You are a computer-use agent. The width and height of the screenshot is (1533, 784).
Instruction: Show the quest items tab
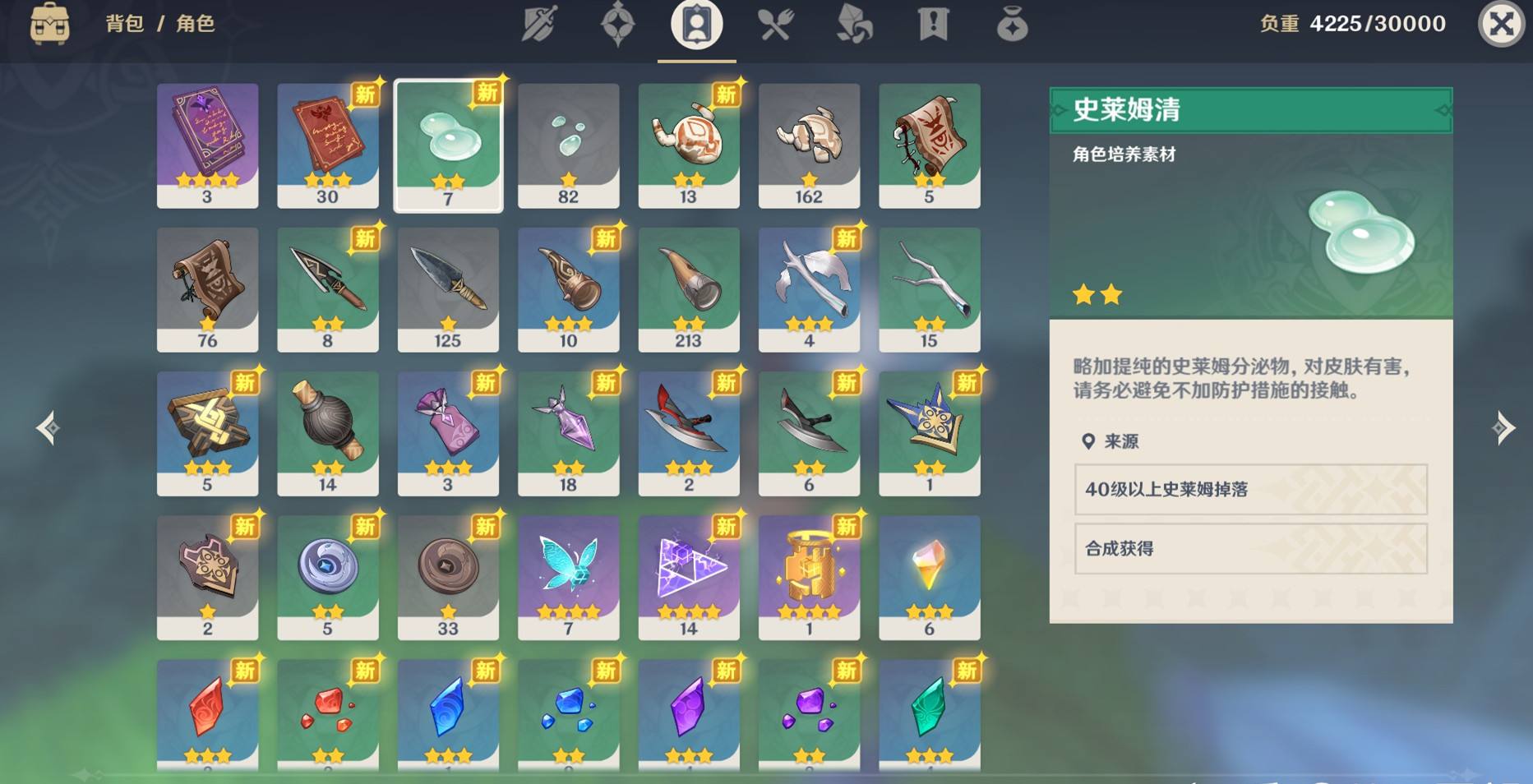click(x=933, y=24)
